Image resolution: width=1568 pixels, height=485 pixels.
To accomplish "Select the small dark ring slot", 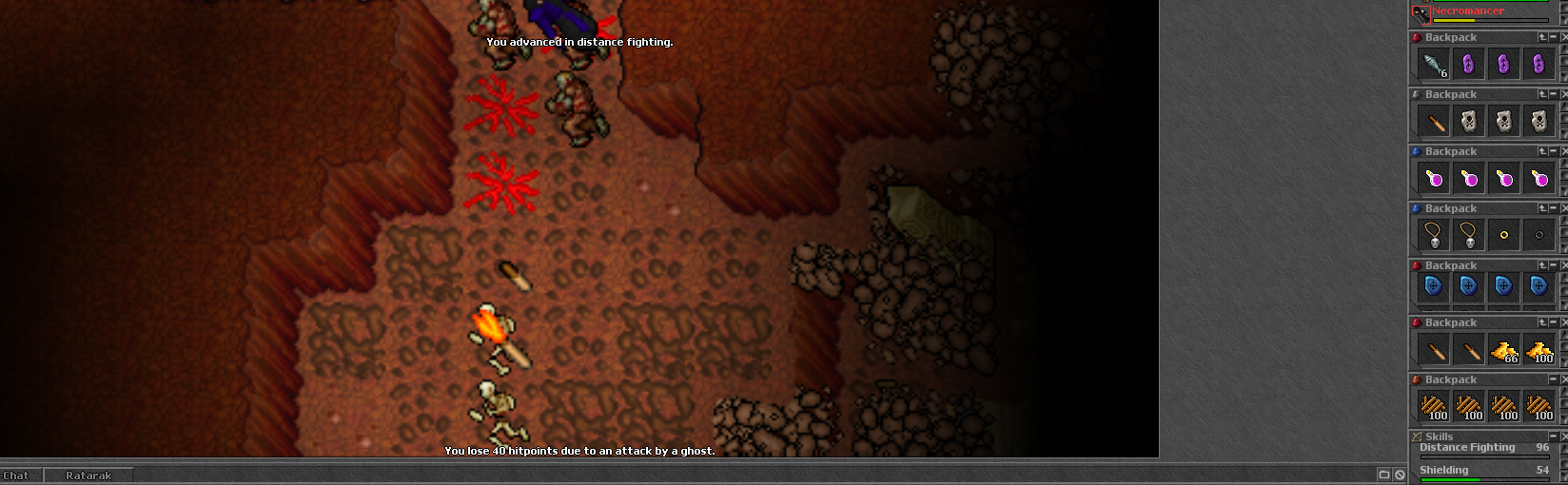I will [1539, 235].
